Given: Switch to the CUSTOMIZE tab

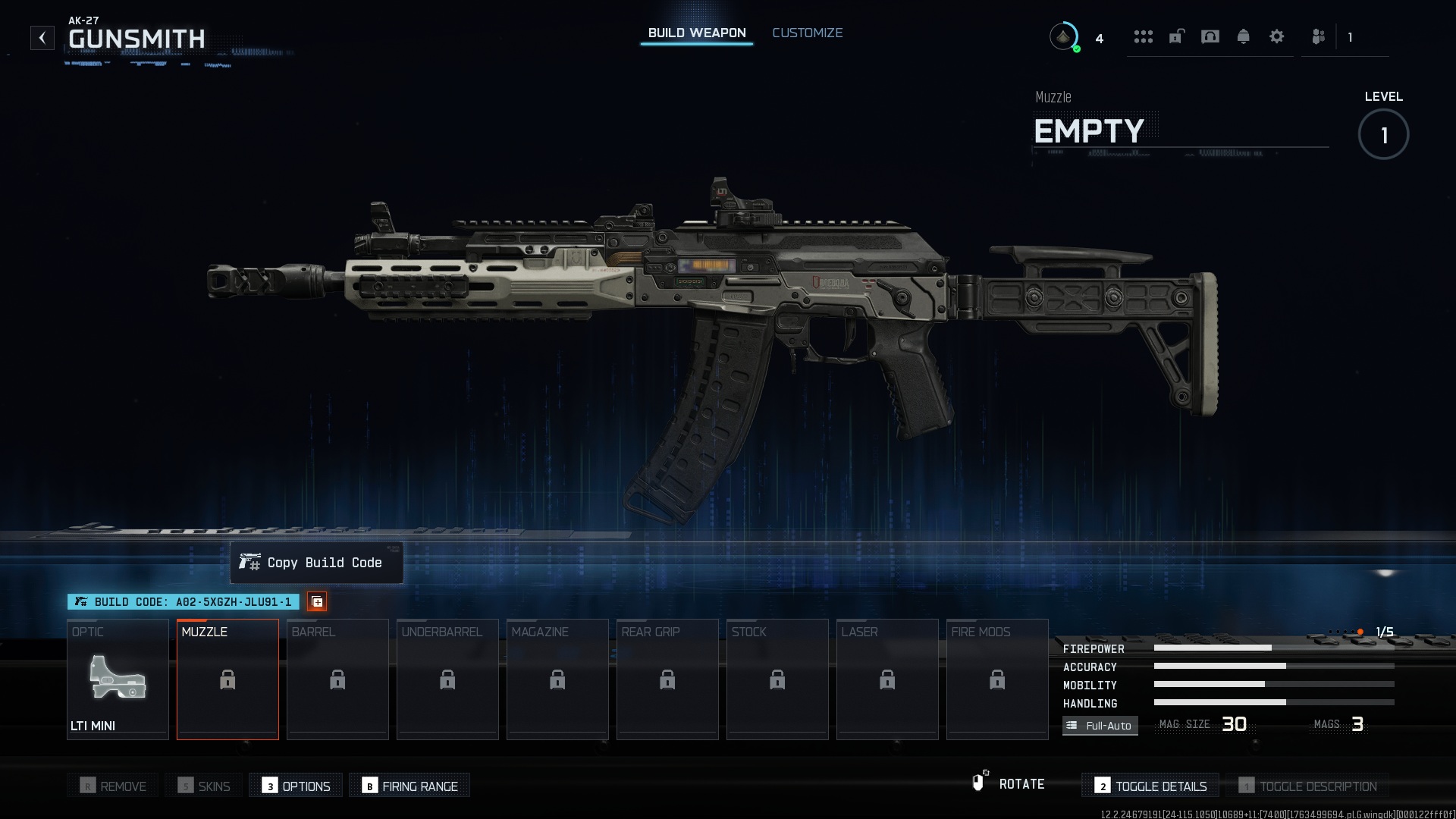Looking at the screenshot, I should [807, 33].
